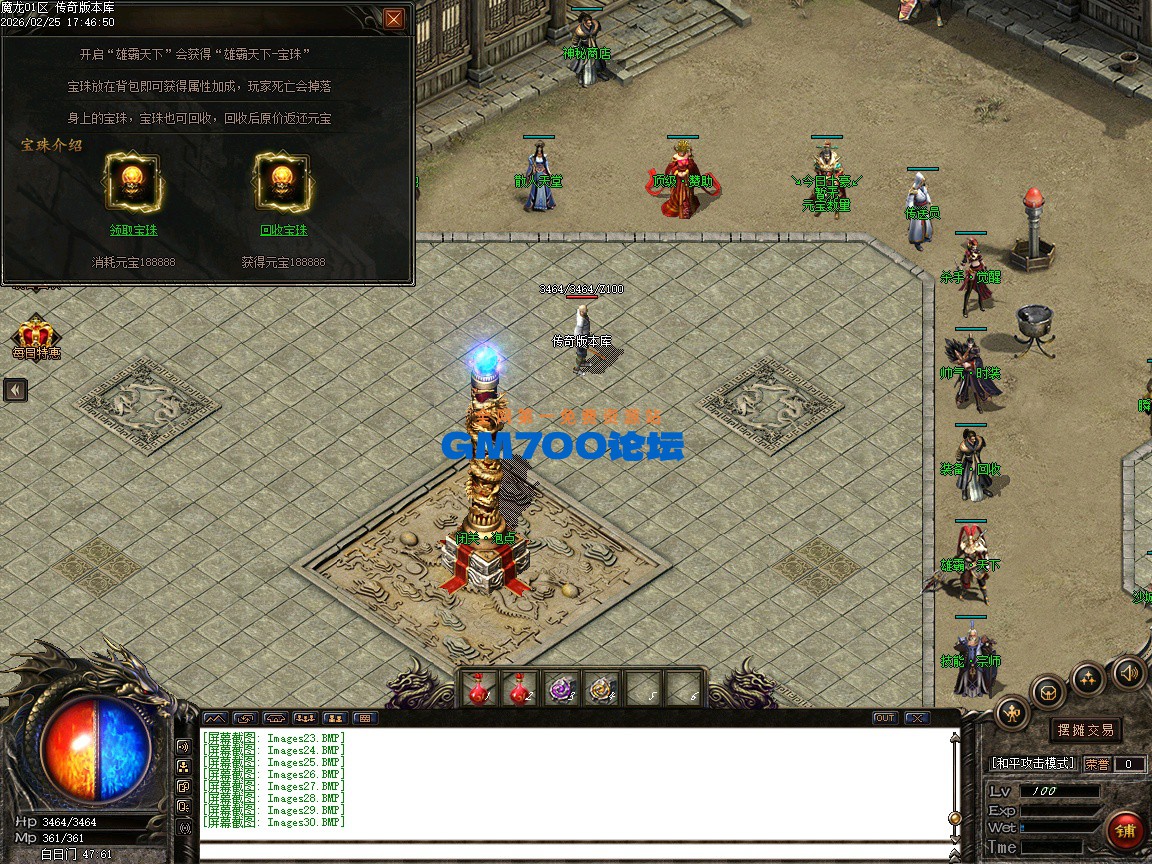Click the red 铺 shop button
Screen dimensions: 1152x864
[1125, 831]
